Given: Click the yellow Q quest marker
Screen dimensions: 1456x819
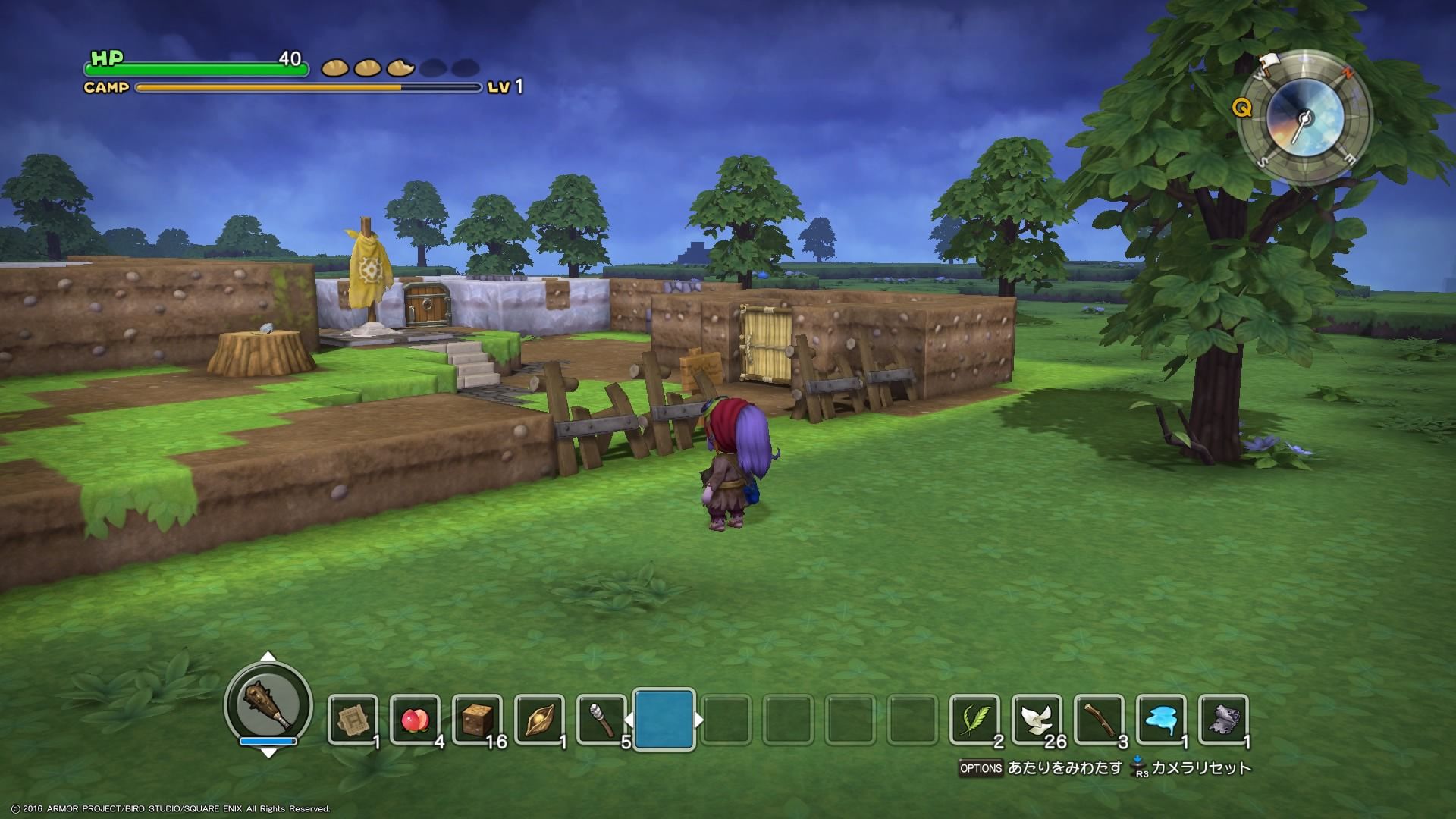Looking at the screenshot, I should pos(1241,108).
